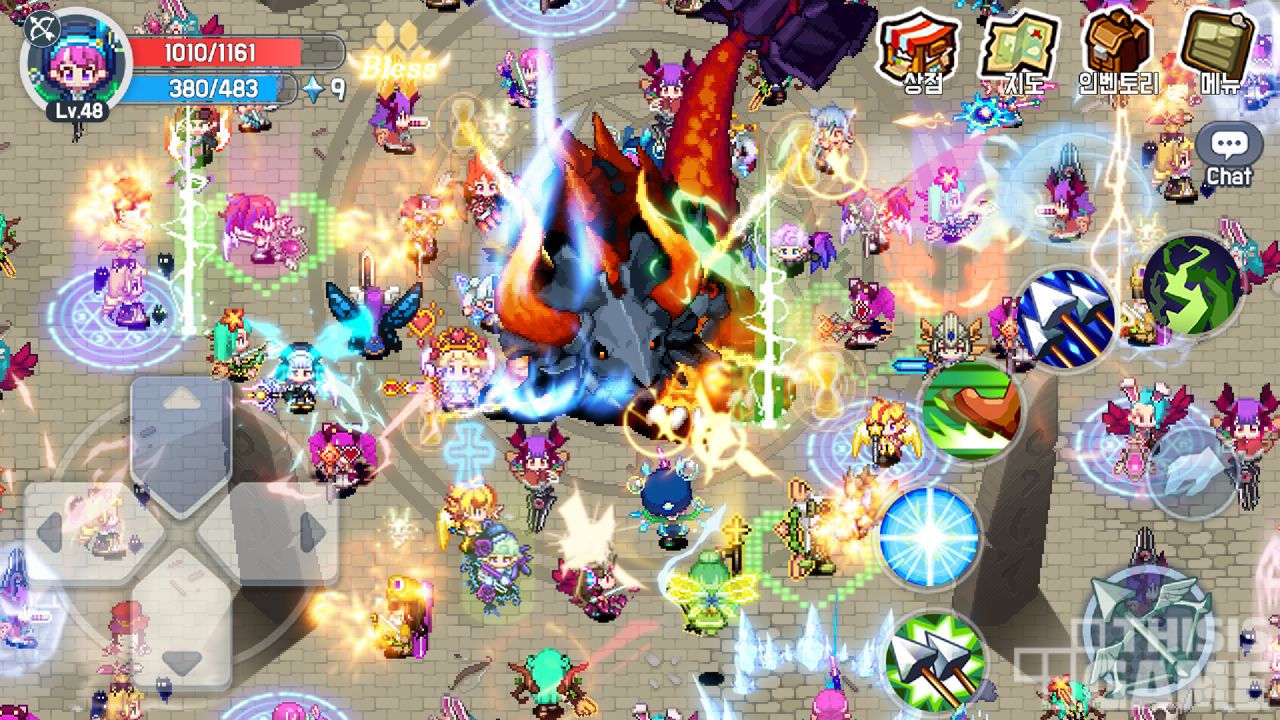Open the Chat window
The width and height of the screenshot is (1280, 720).
coord(1228,156)
